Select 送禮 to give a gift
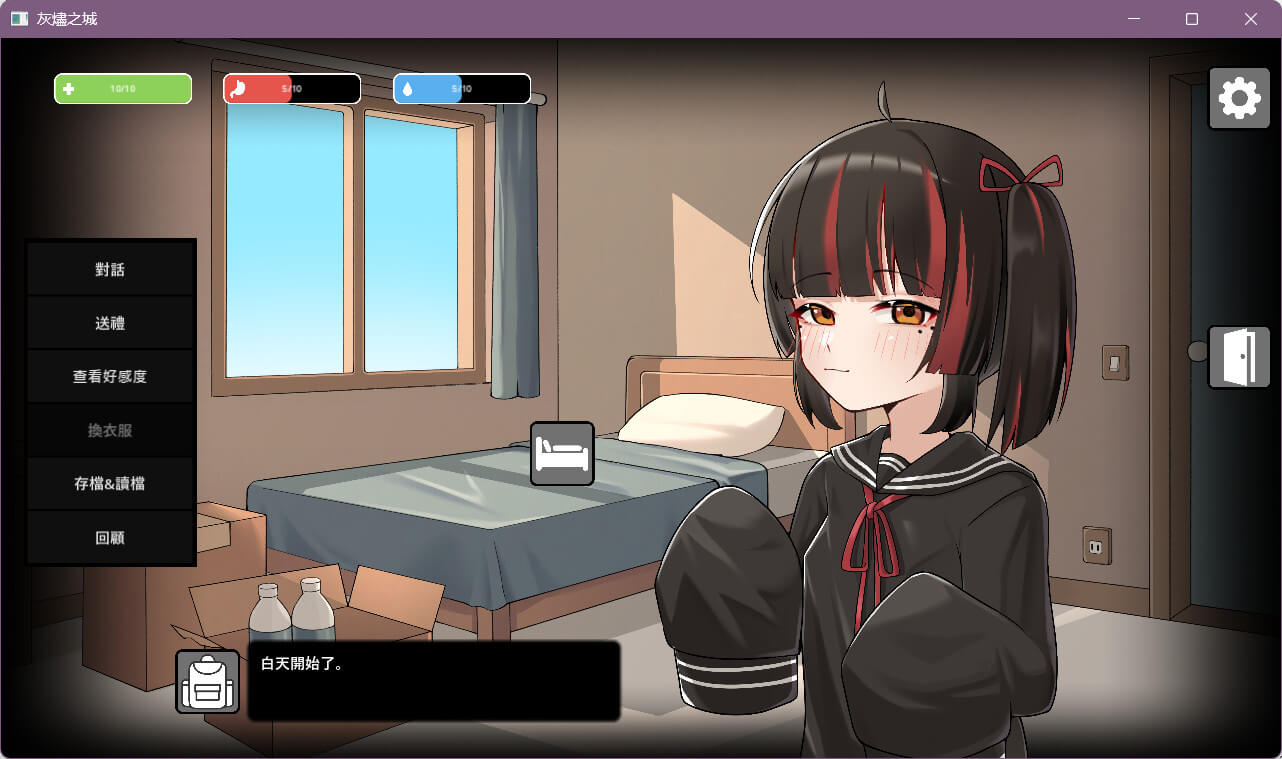1282x759 pixels. (110, 324)
